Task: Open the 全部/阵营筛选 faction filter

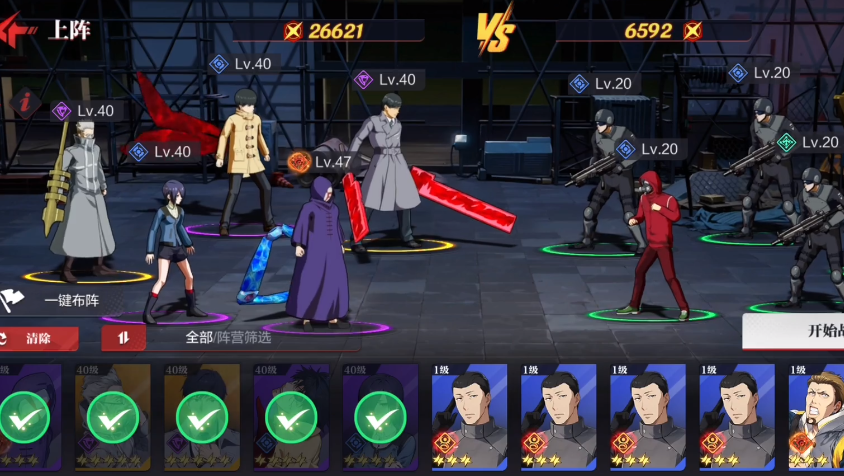Action: coord(229,338)
